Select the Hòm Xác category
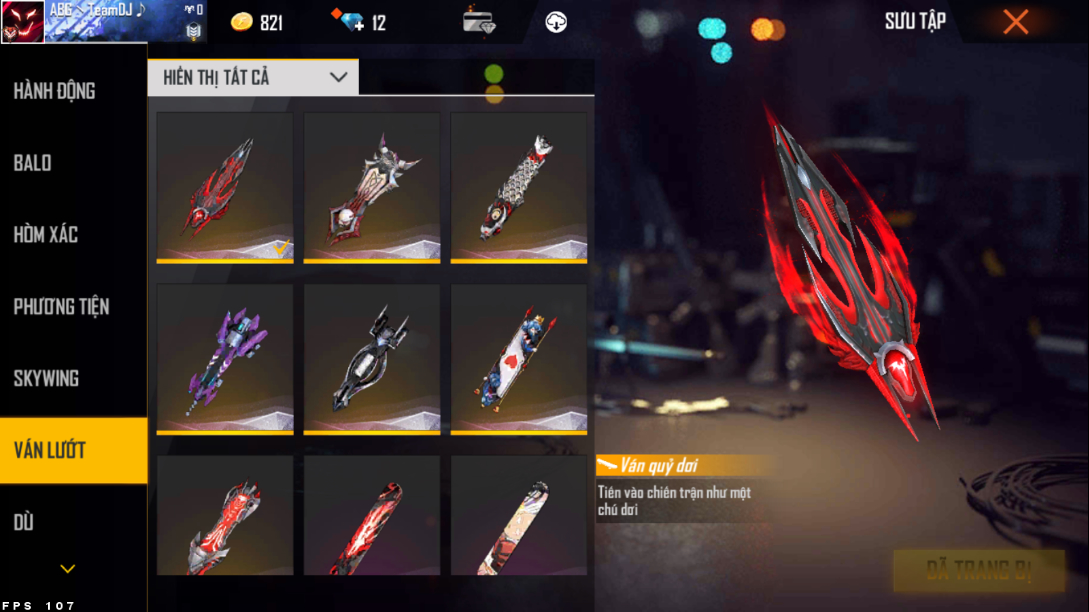This screenshot has width=1089, height=612. (x=46, y=235)
